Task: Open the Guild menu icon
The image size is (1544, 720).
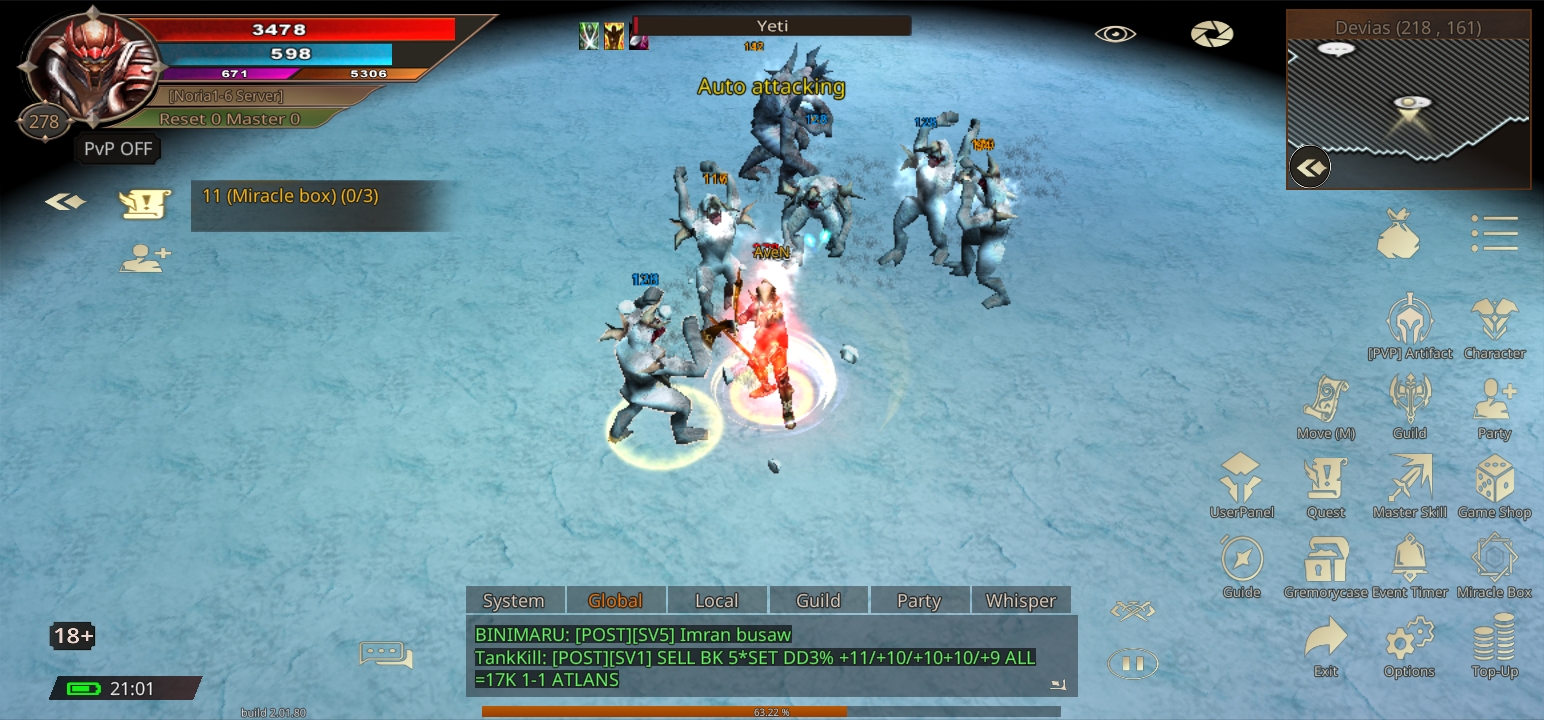Action: tap(1410, 404)
